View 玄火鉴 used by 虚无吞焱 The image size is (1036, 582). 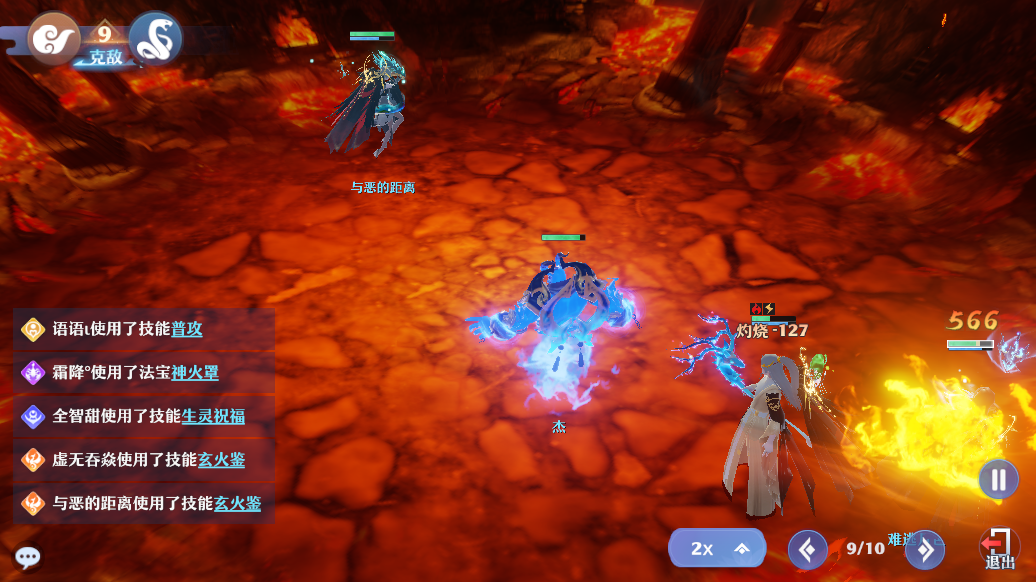coord(221,460)
